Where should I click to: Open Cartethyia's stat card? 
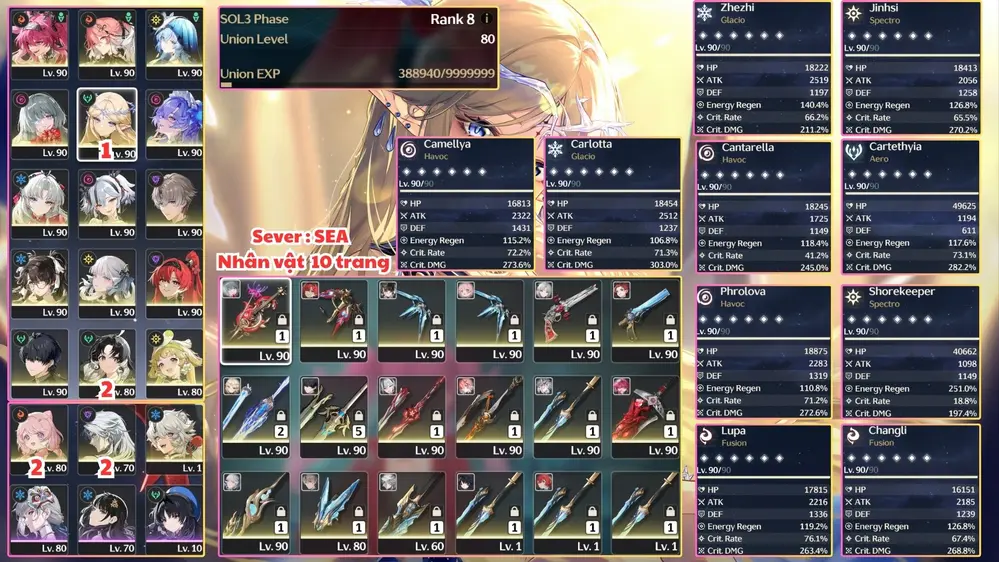(x=910, y=206)
